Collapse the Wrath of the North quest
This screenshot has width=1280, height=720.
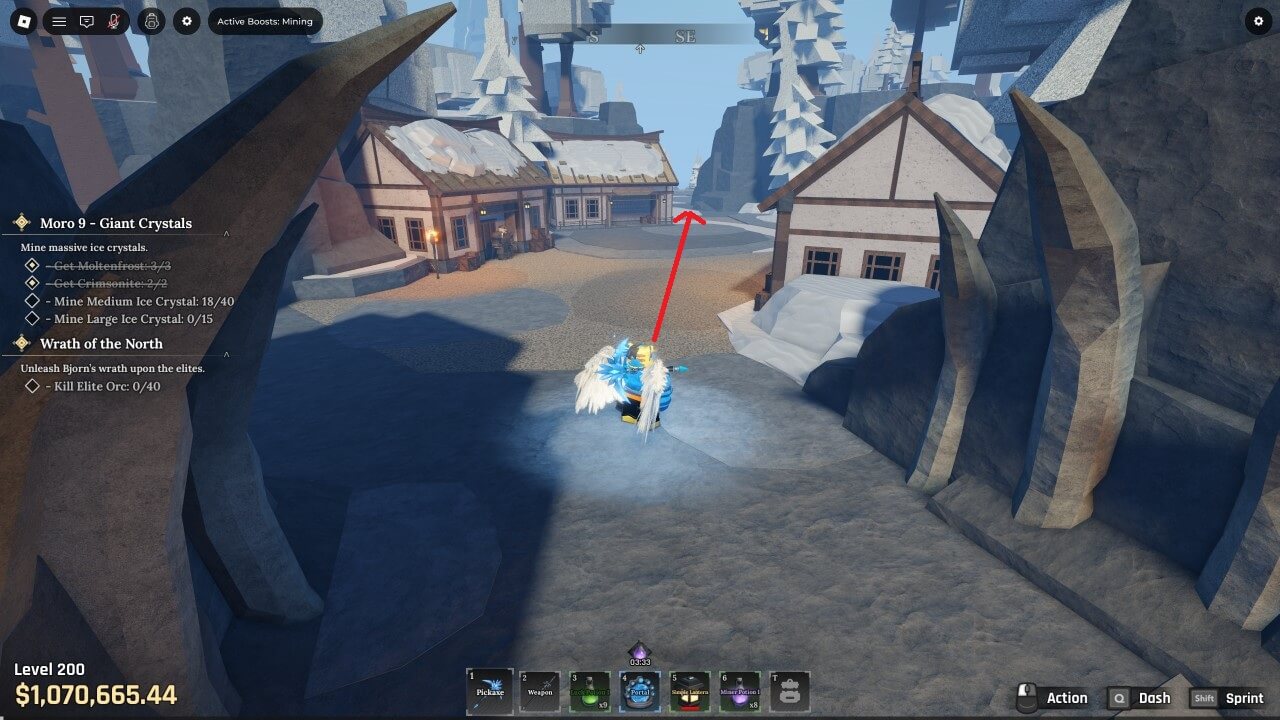click(x=226, y=353)
